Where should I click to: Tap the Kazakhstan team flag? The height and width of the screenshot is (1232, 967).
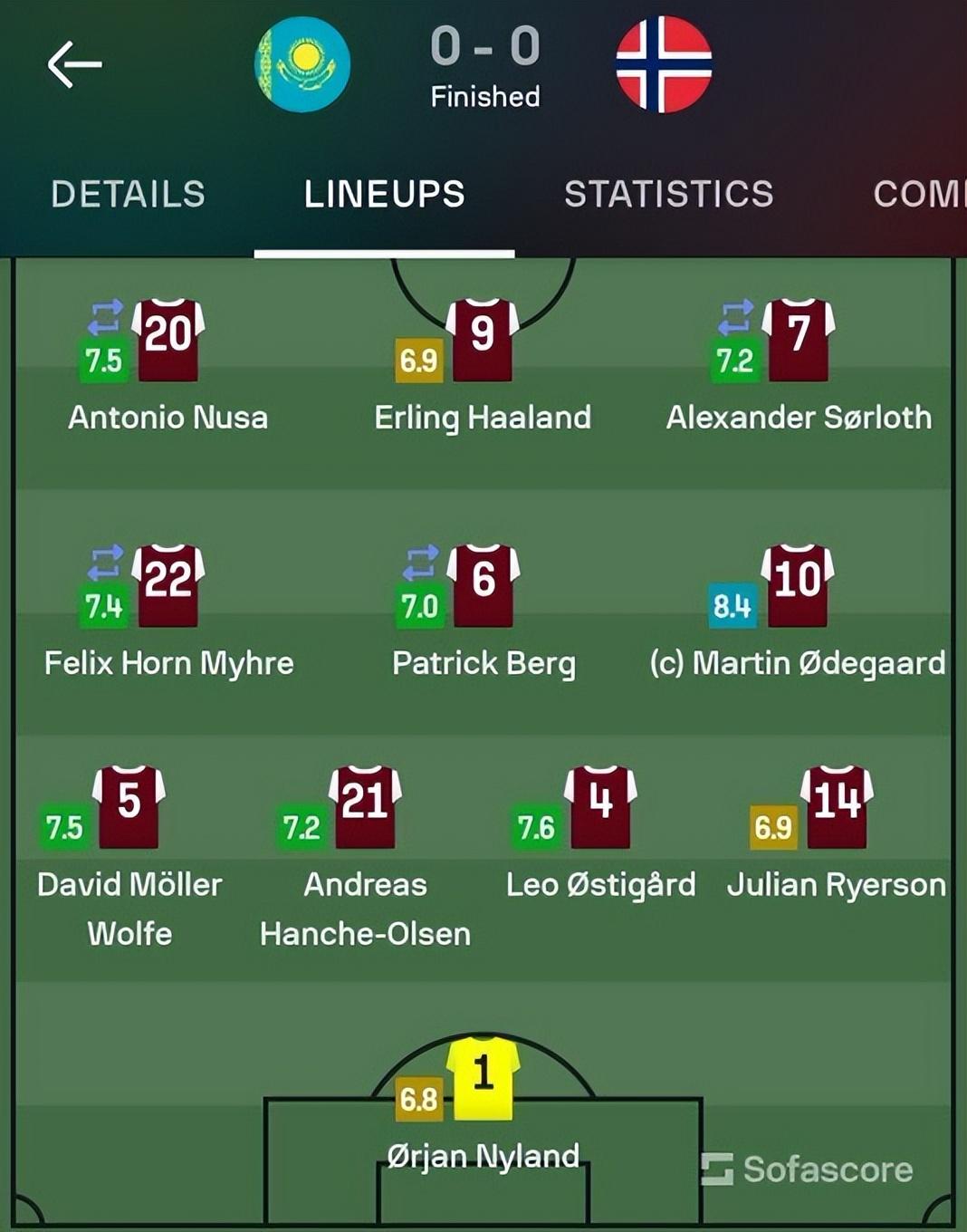tap(302, 64)
